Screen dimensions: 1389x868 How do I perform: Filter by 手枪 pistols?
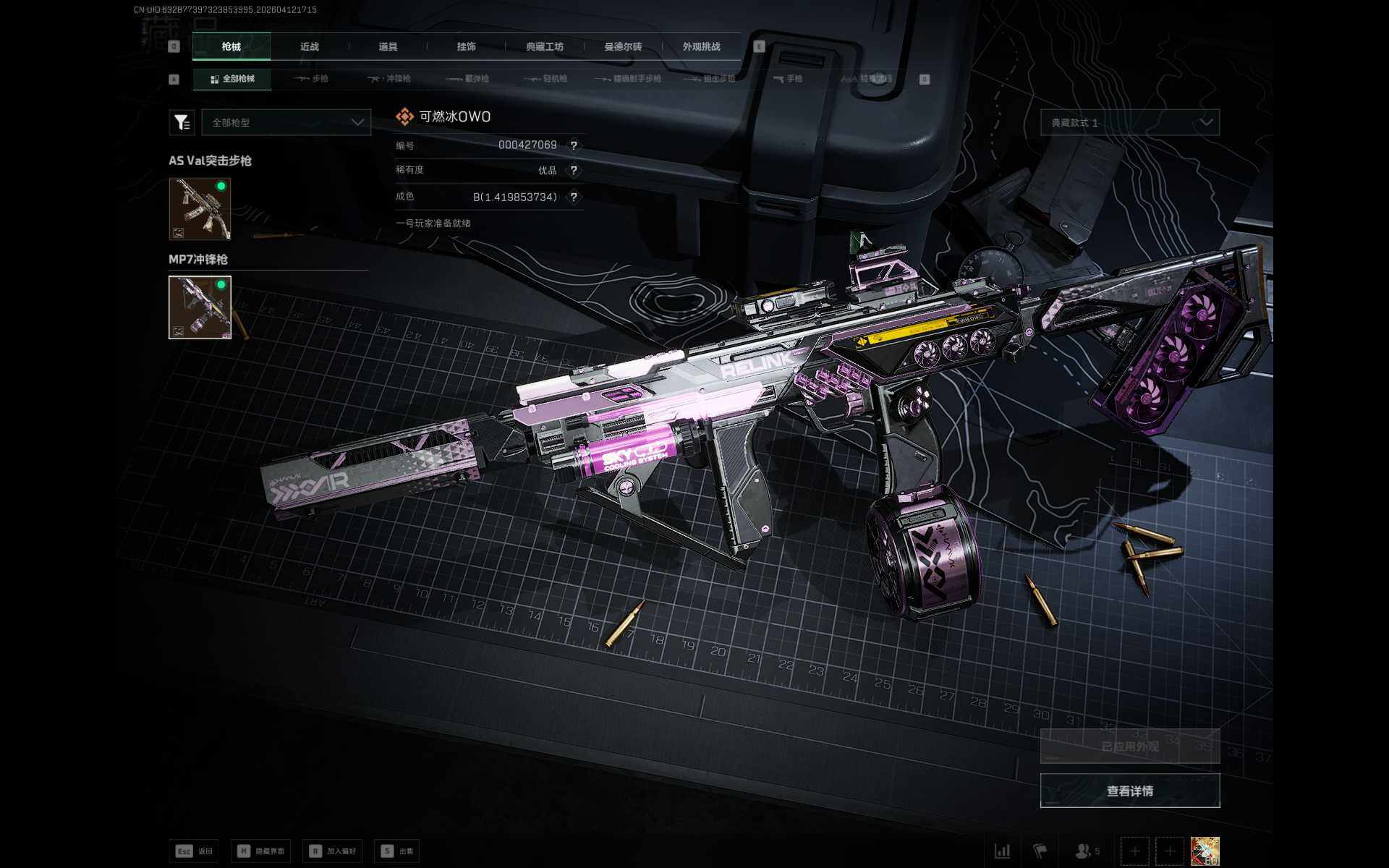788,79
